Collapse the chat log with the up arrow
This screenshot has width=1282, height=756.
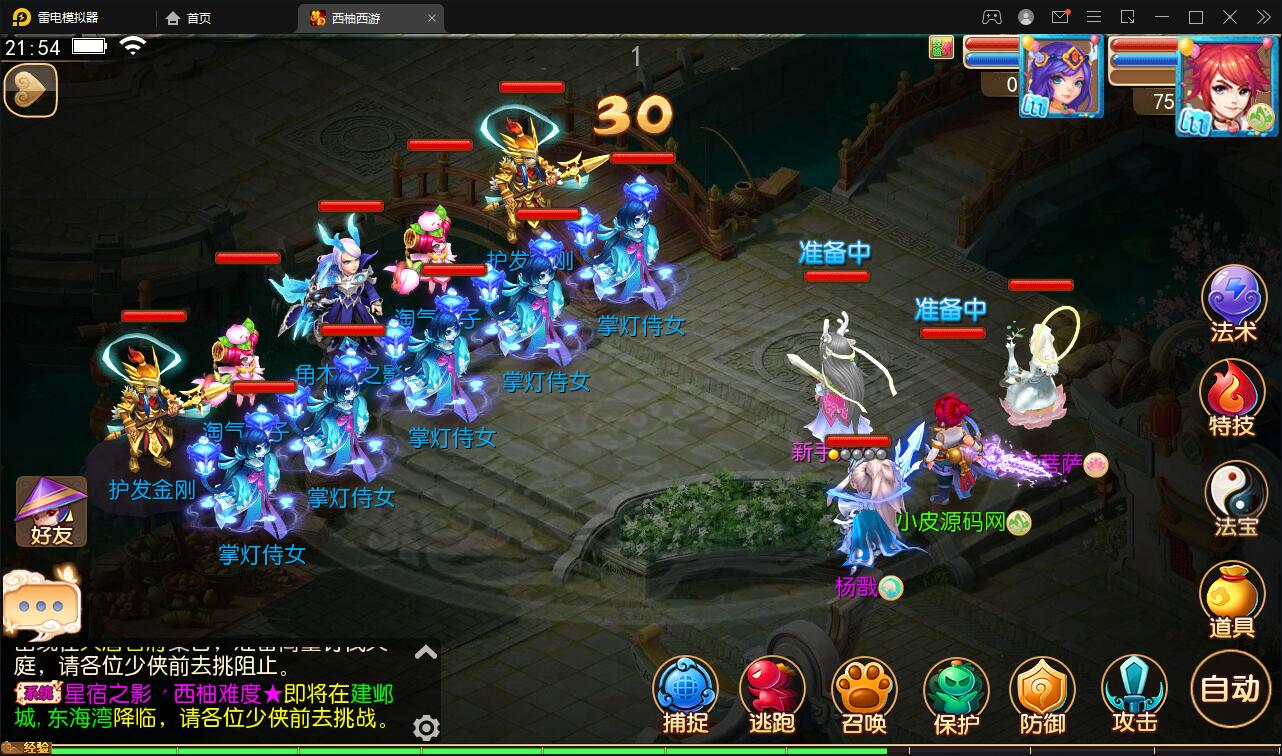click(425, 651)
